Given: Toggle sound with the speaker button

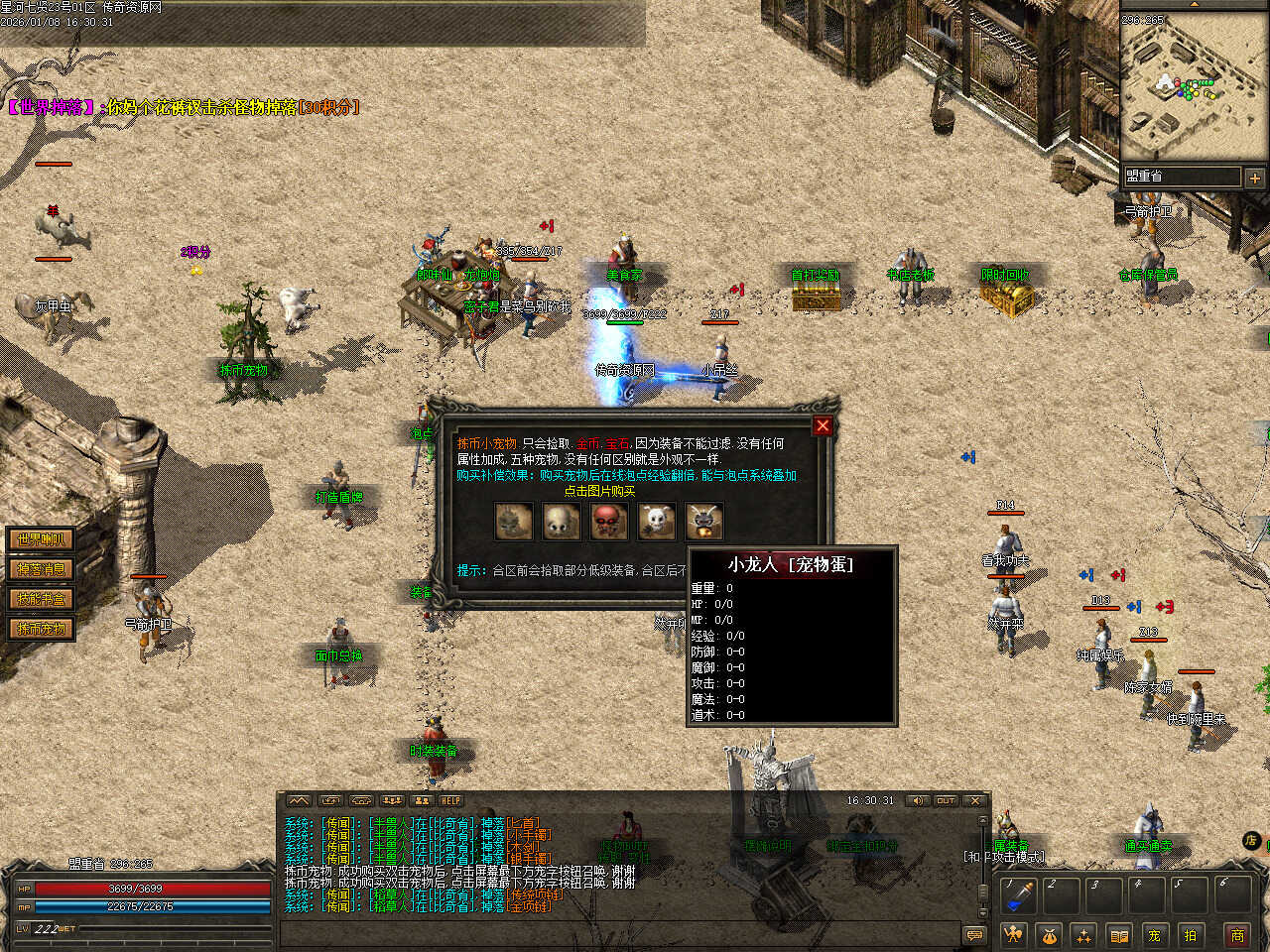Looking at the screenshot, I should click(917, 800).
